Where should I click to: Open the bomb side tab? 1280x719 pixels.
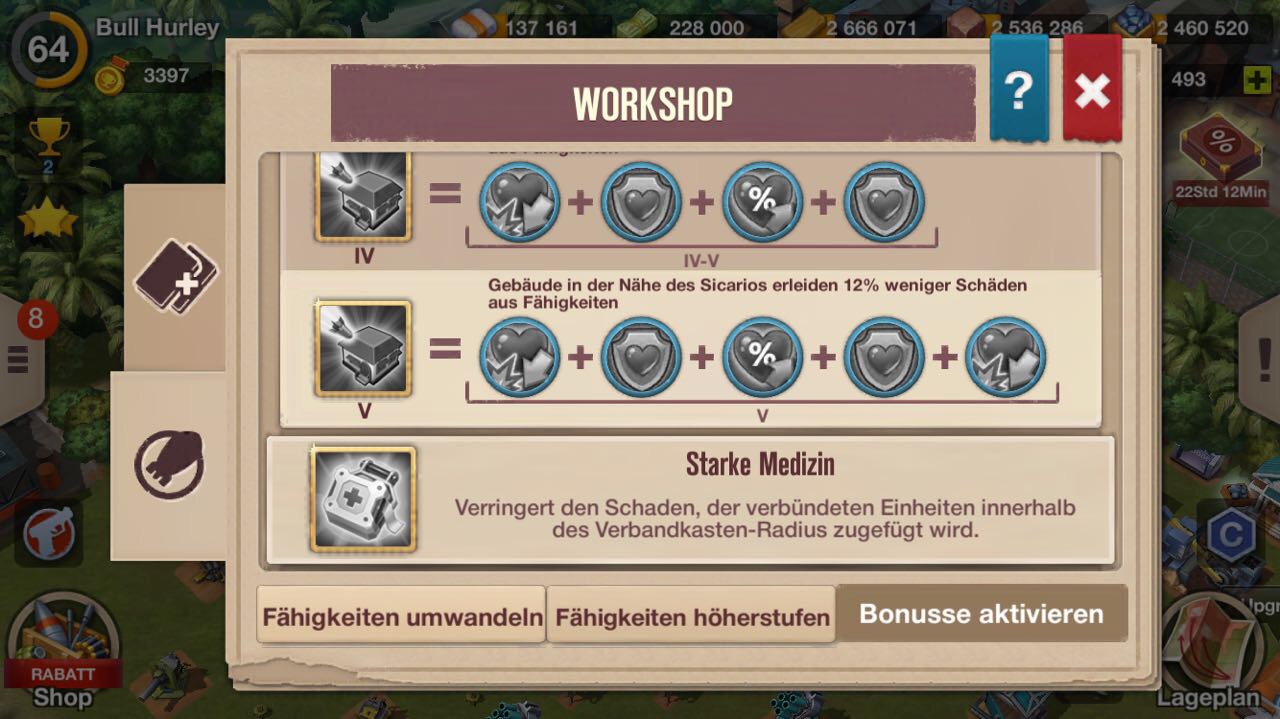(169, 465)
